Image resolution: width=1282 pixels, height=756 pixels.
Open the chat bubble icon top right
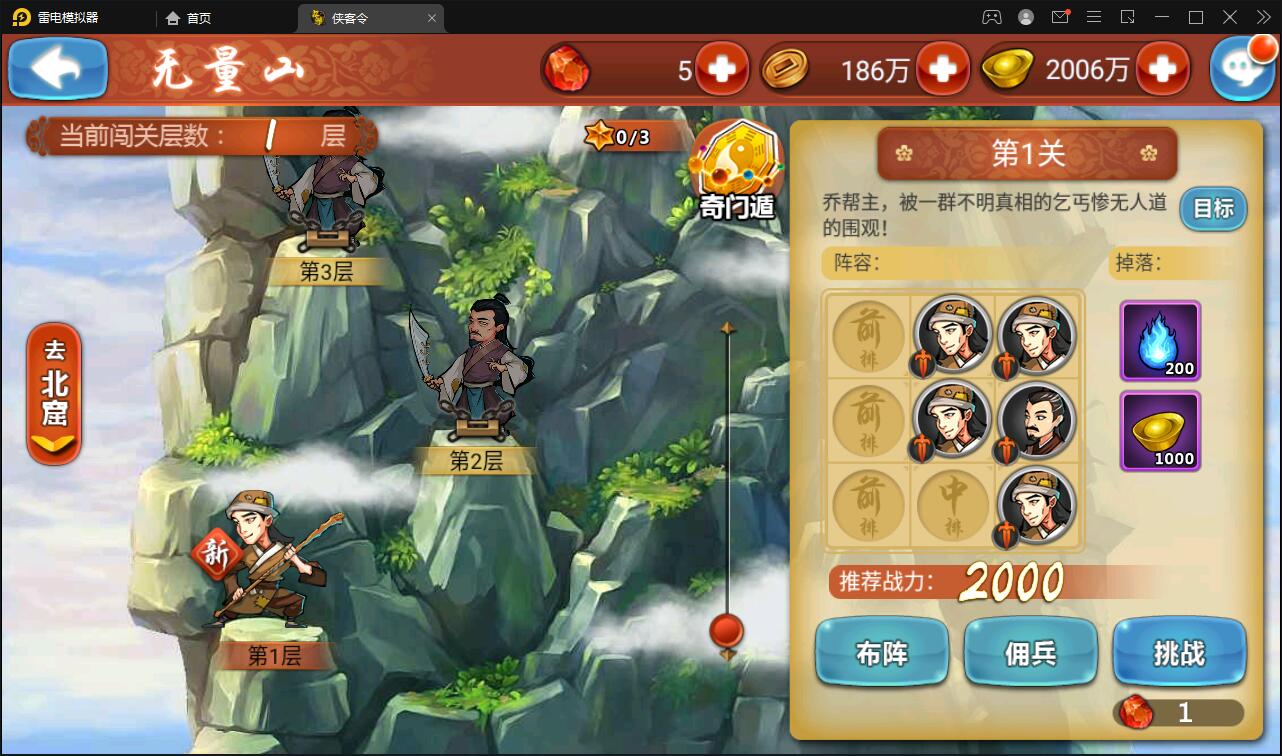(1243, 68)
